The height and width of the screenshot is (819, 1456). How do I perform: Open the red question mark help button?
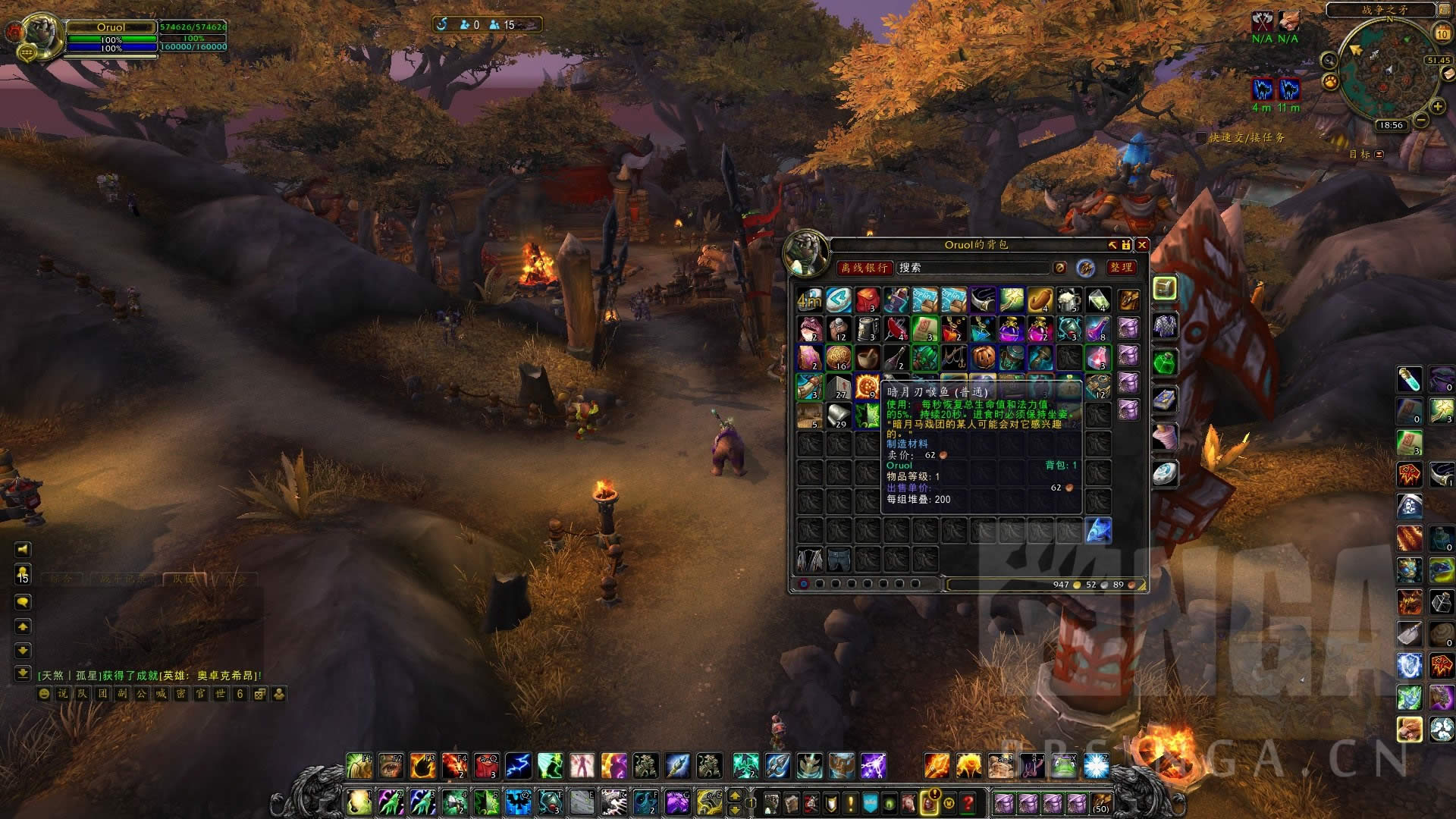tap(968, 802)
